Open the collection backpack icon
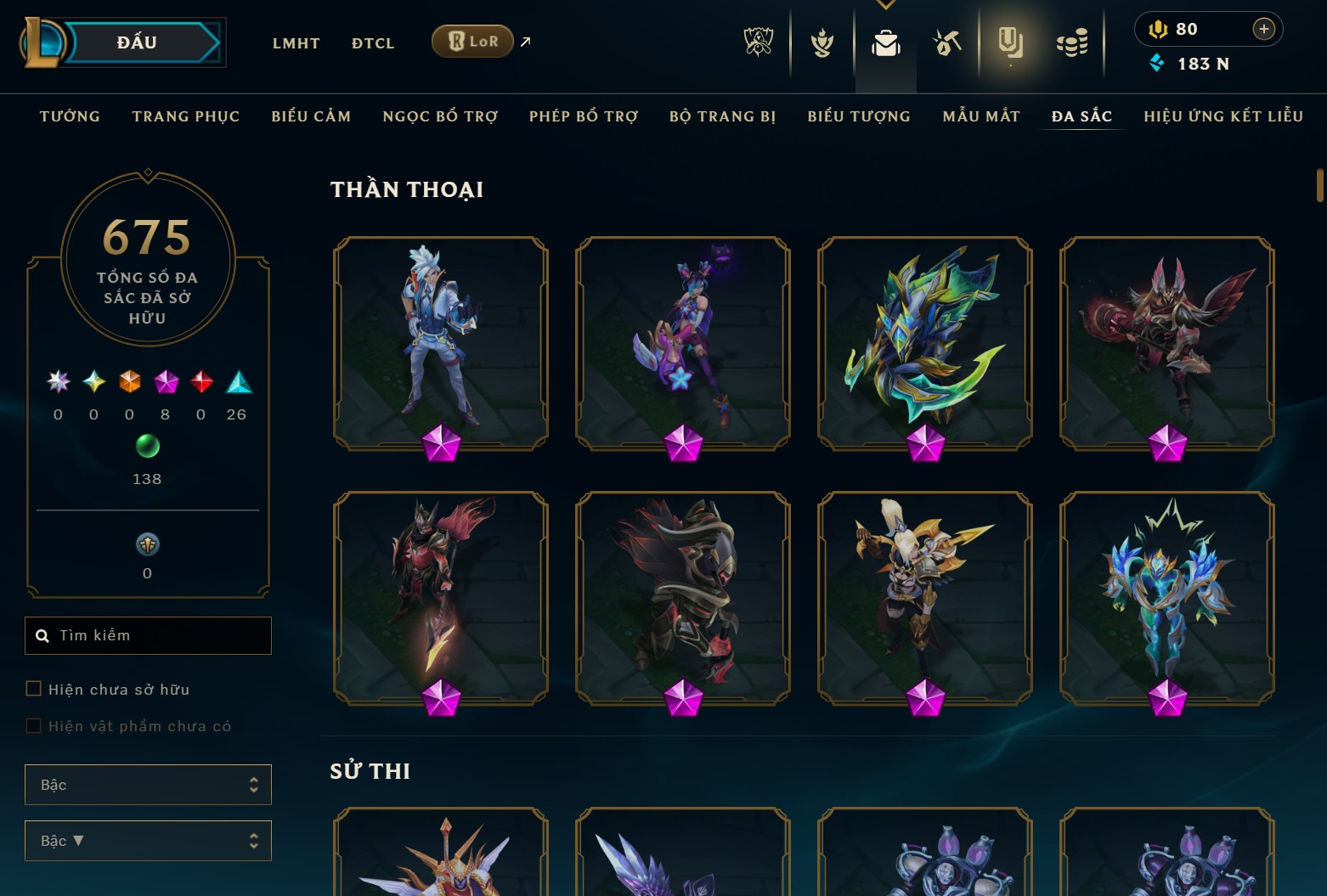 pos(885,42)
